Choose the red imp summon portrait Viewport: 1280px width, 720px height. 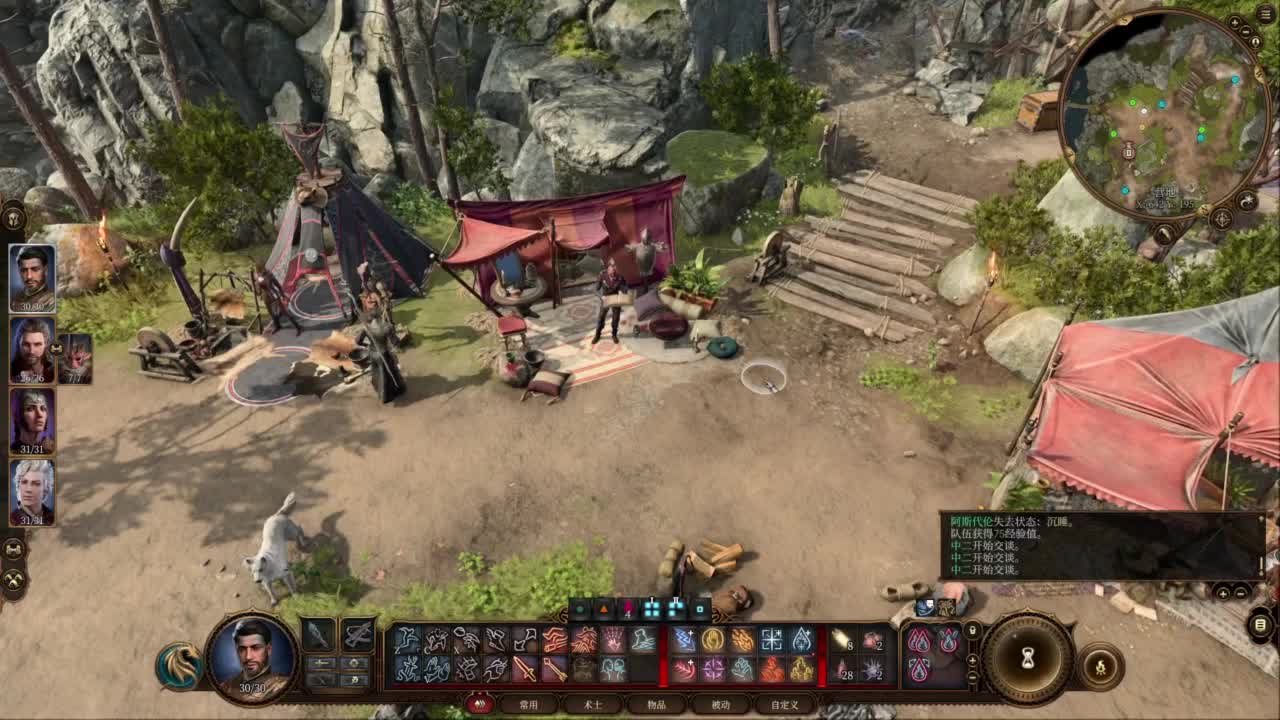76,358
